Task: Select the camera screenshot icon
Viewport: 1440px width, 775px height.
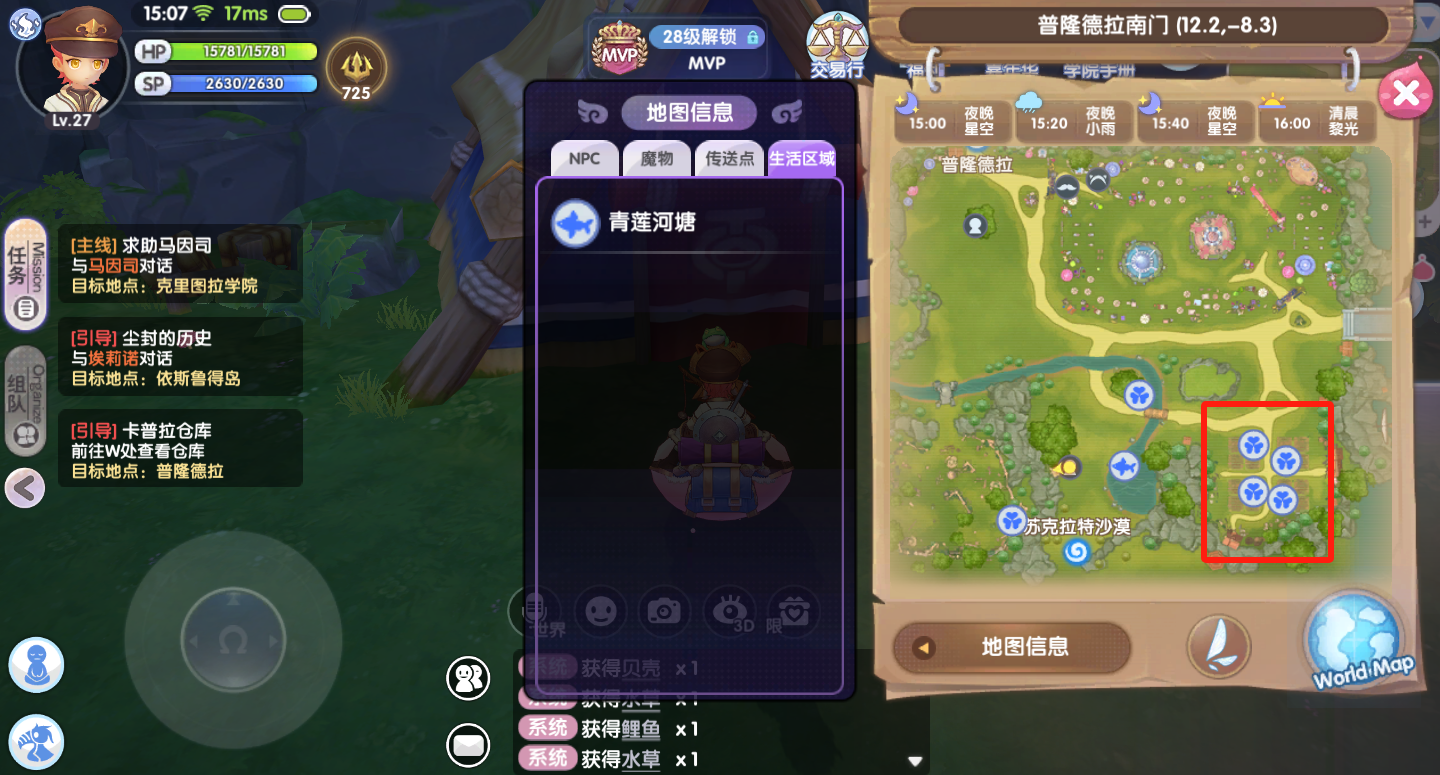Action: pos(665,612)
